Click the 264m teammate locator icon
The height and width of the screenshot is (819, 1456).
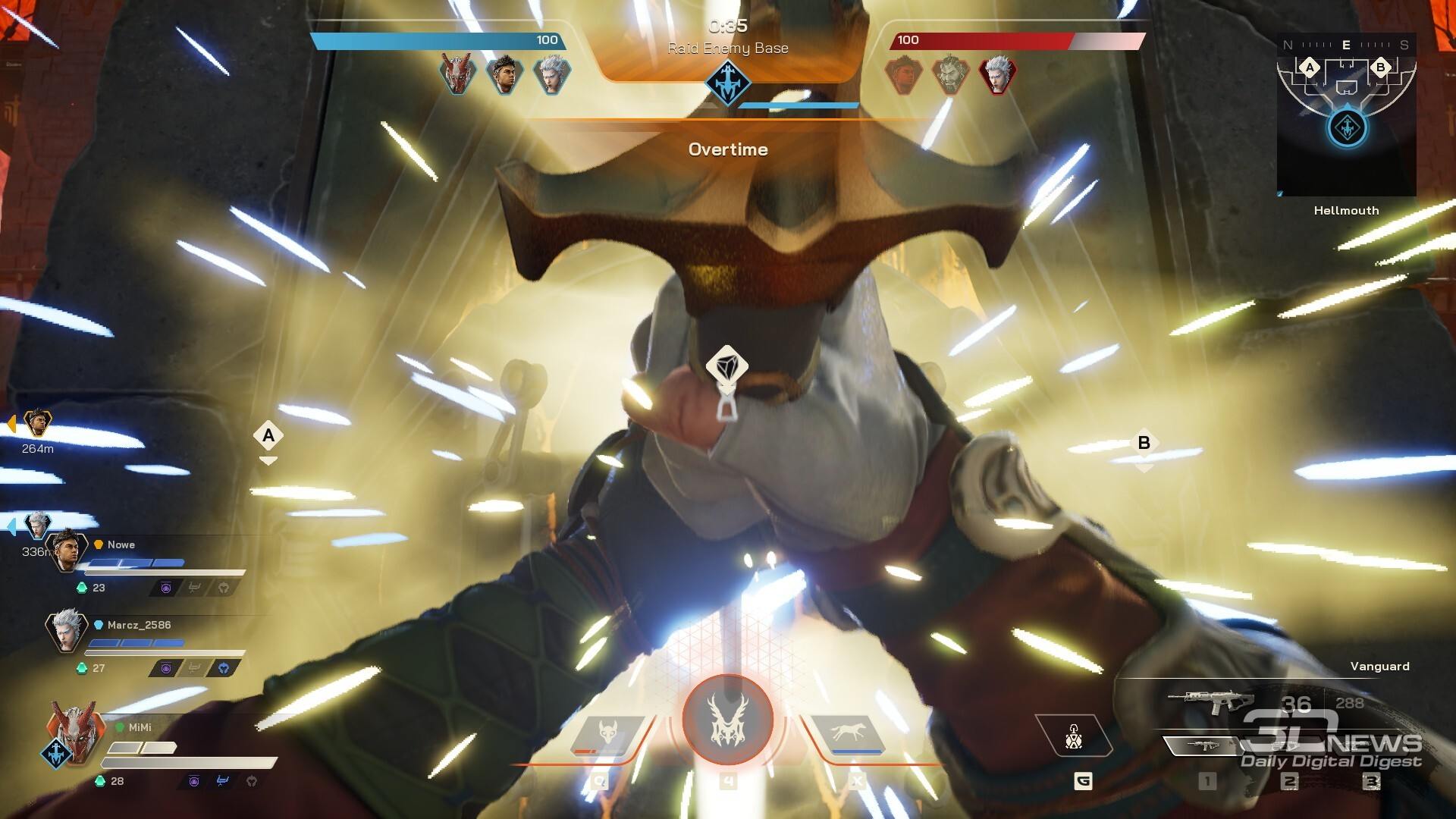(36, 422)
